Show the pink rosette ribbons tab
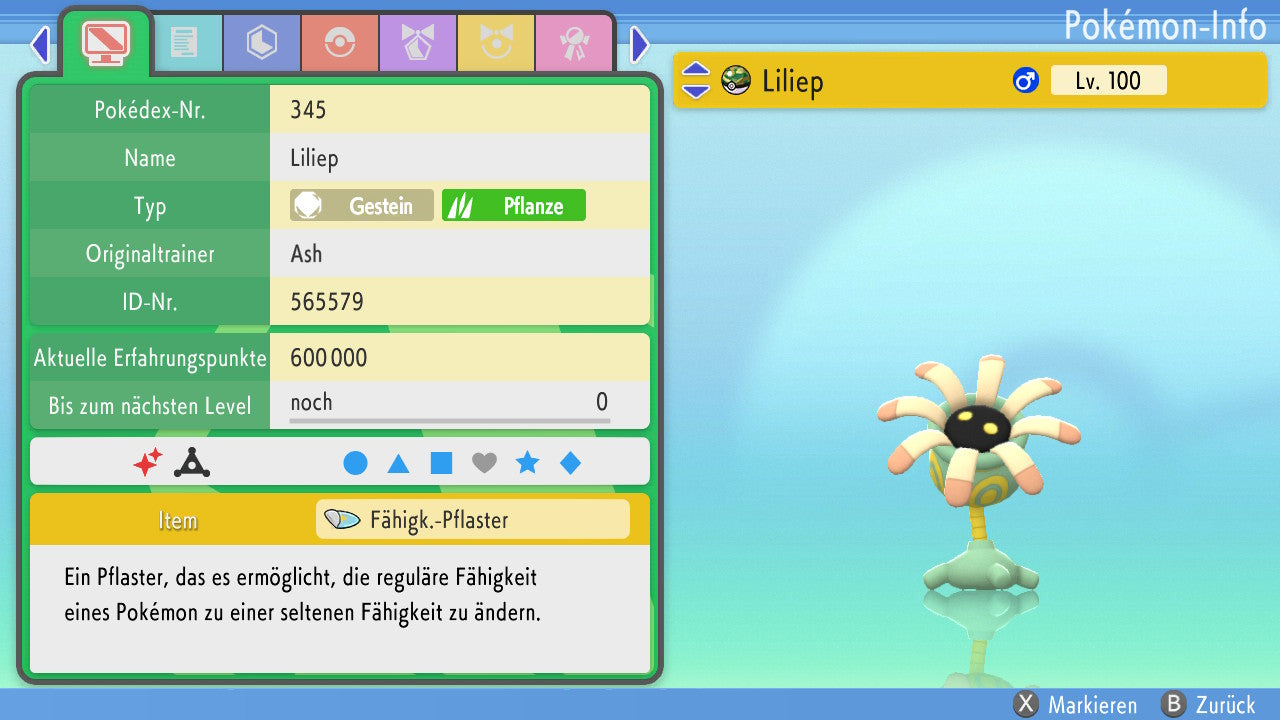Image resolution: width=1280 pixels, height=720 pixels. tap(573, 42)
